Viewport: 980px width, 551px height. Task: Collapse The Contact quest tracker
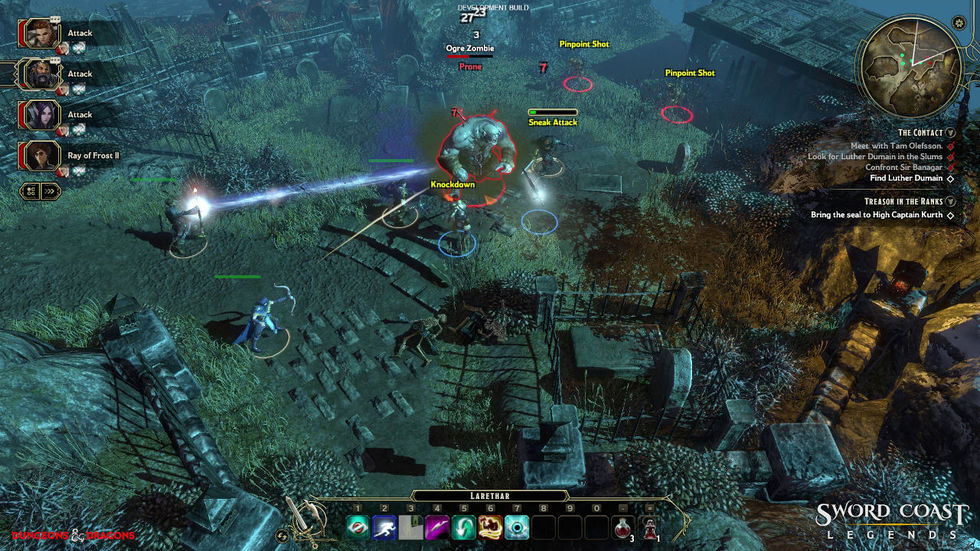[x=951, y=133]
